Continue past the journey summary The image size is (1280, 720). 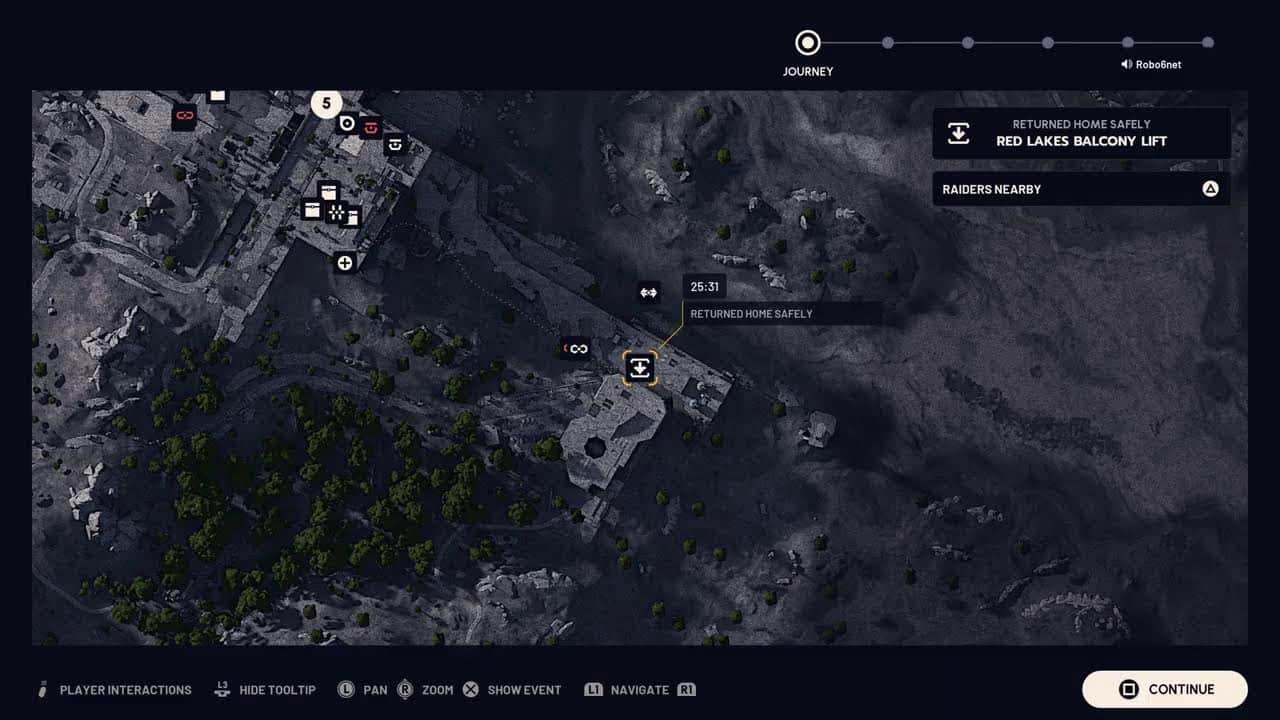pos(1165,689)
